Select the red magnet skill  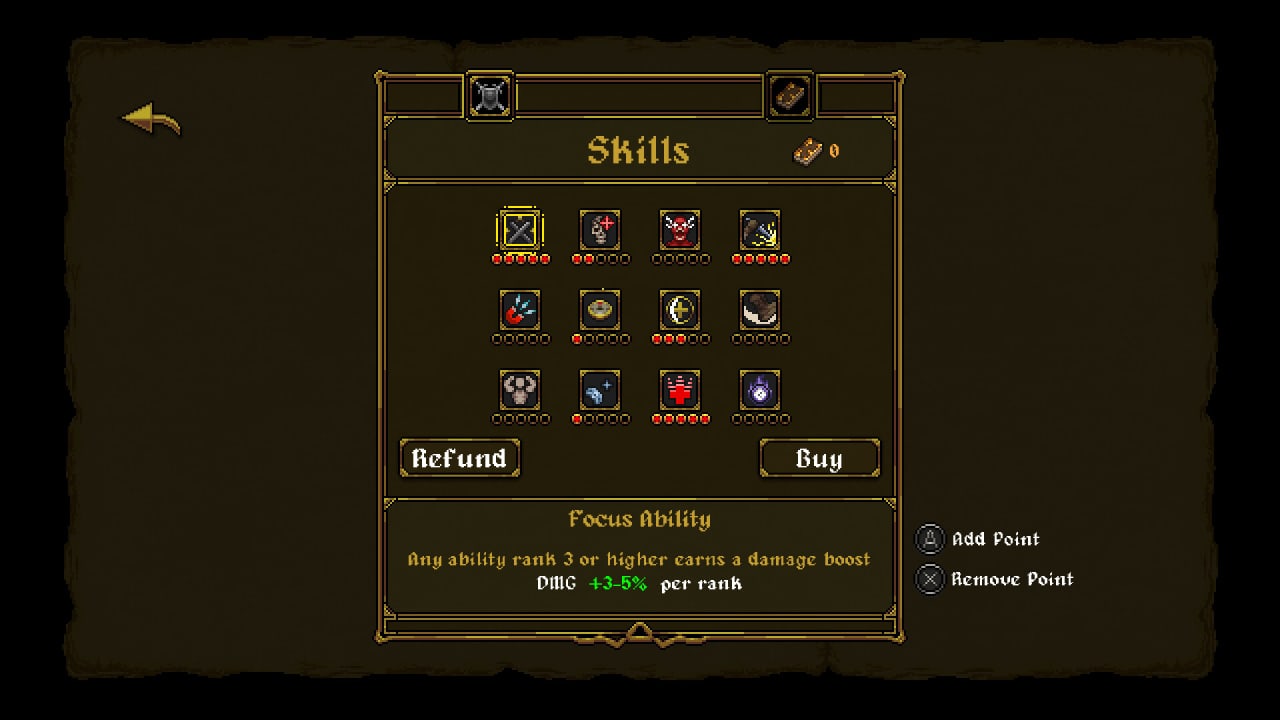[520, 310]
